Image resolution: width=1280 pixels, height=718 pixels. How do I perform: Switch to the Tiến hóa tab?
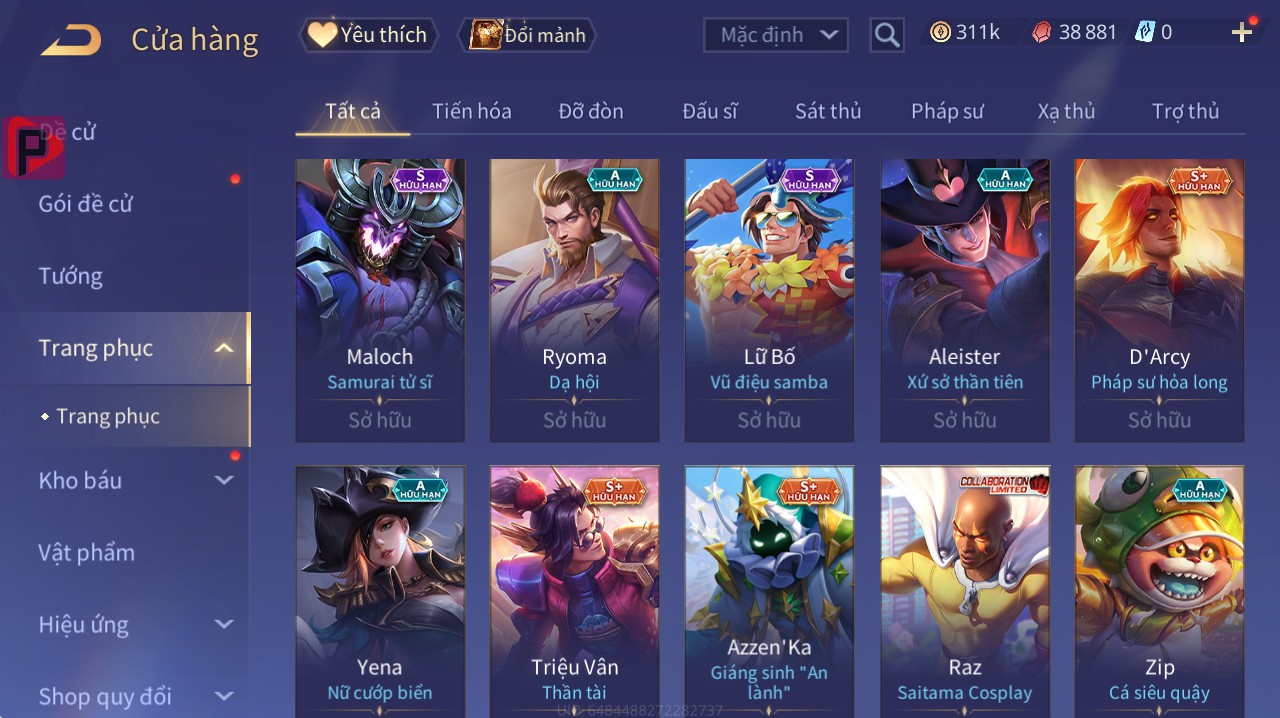coord(472,111)
